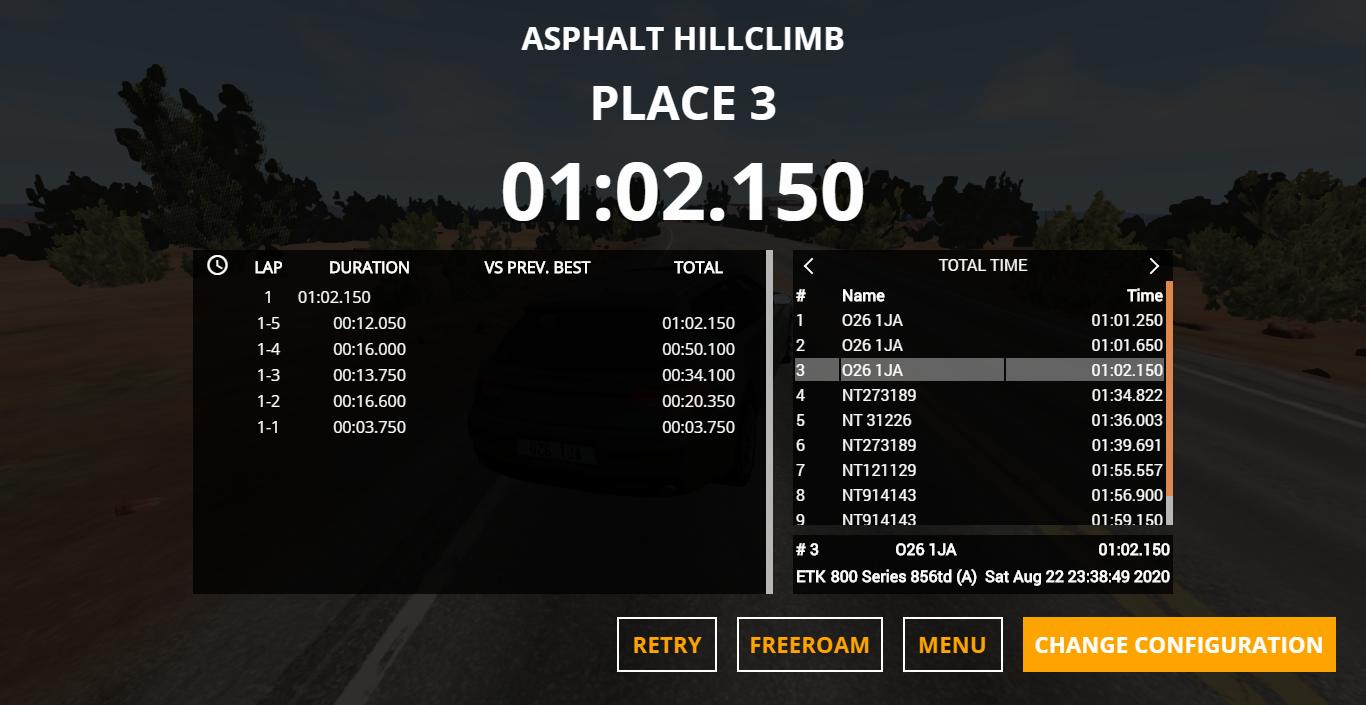This screenshot has width=1366, height=705.
Task: Select the NT 31226 leaderboard entry
Action: [x=980, y=420]
